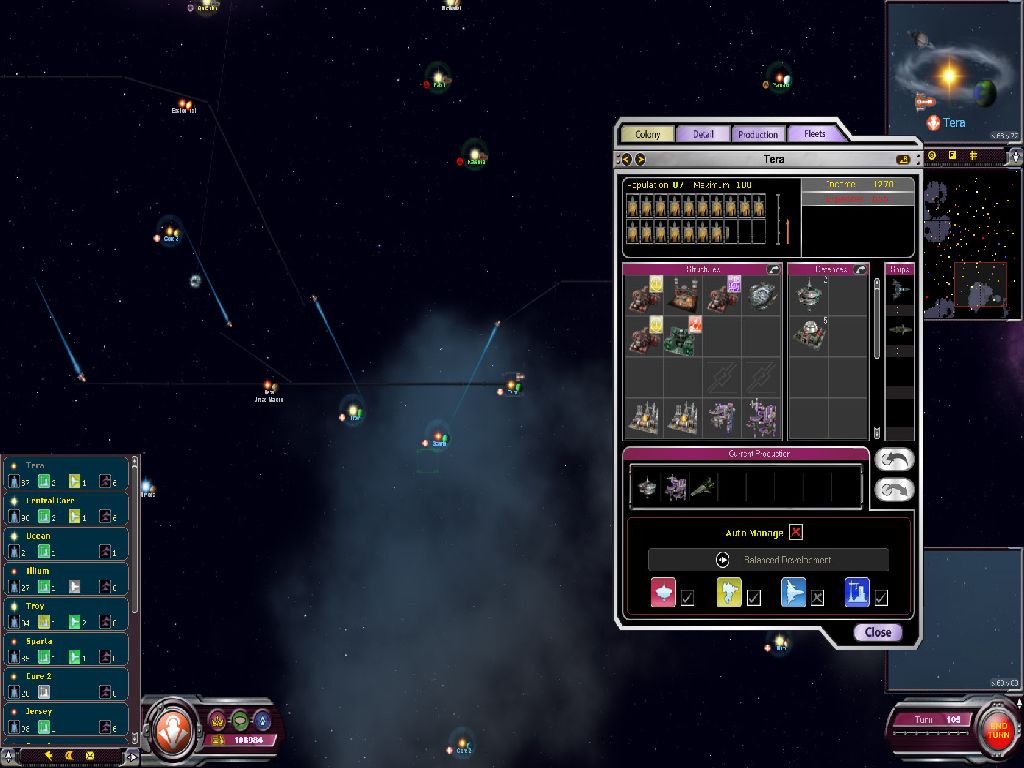End the current turn

coord(996,725)
